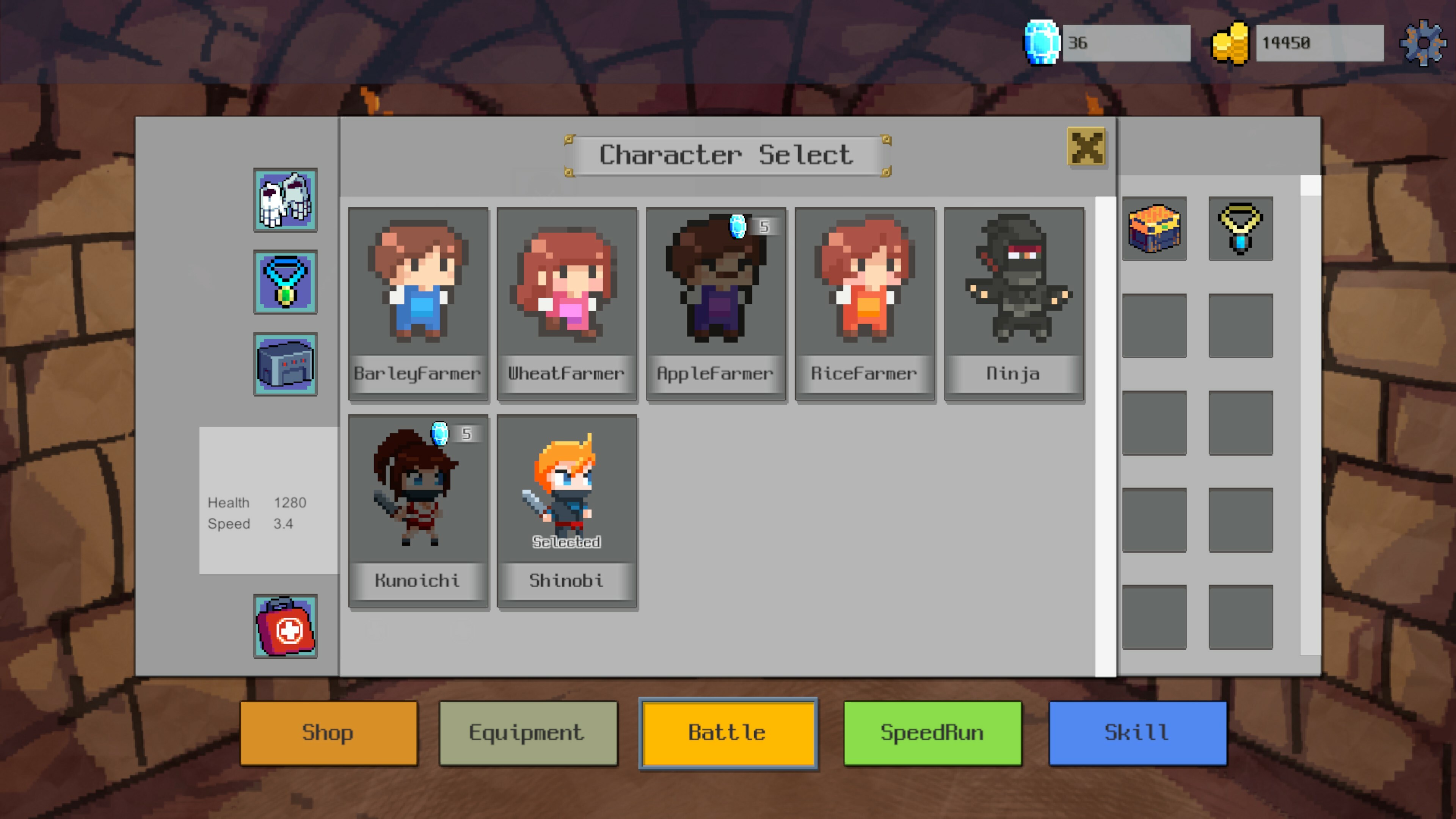Click the blue gem necklace inventory slot
The height and width of the screenshot is (819, 1456).
[1240, 228]
